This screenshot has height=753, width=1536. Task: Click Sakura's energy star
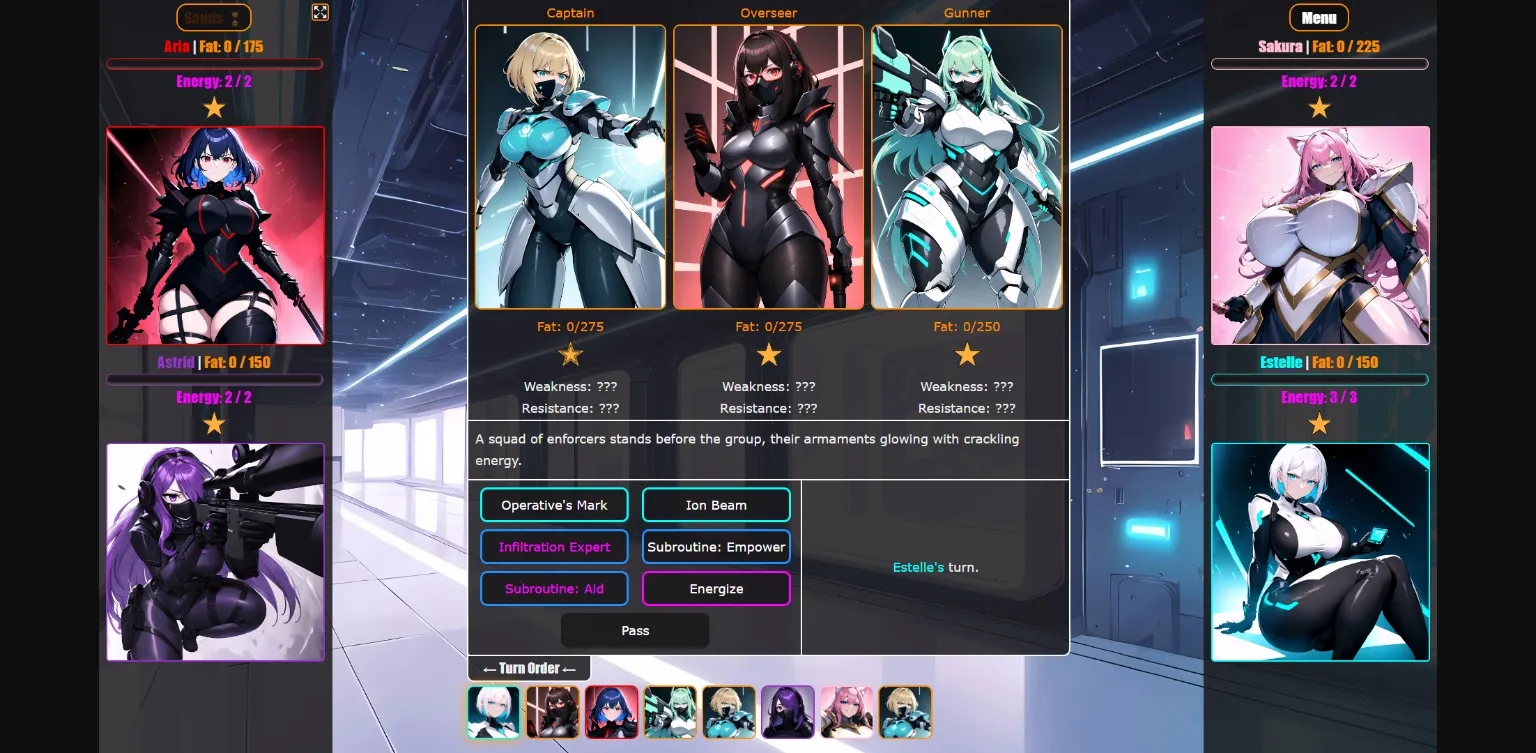[1320, 106]
